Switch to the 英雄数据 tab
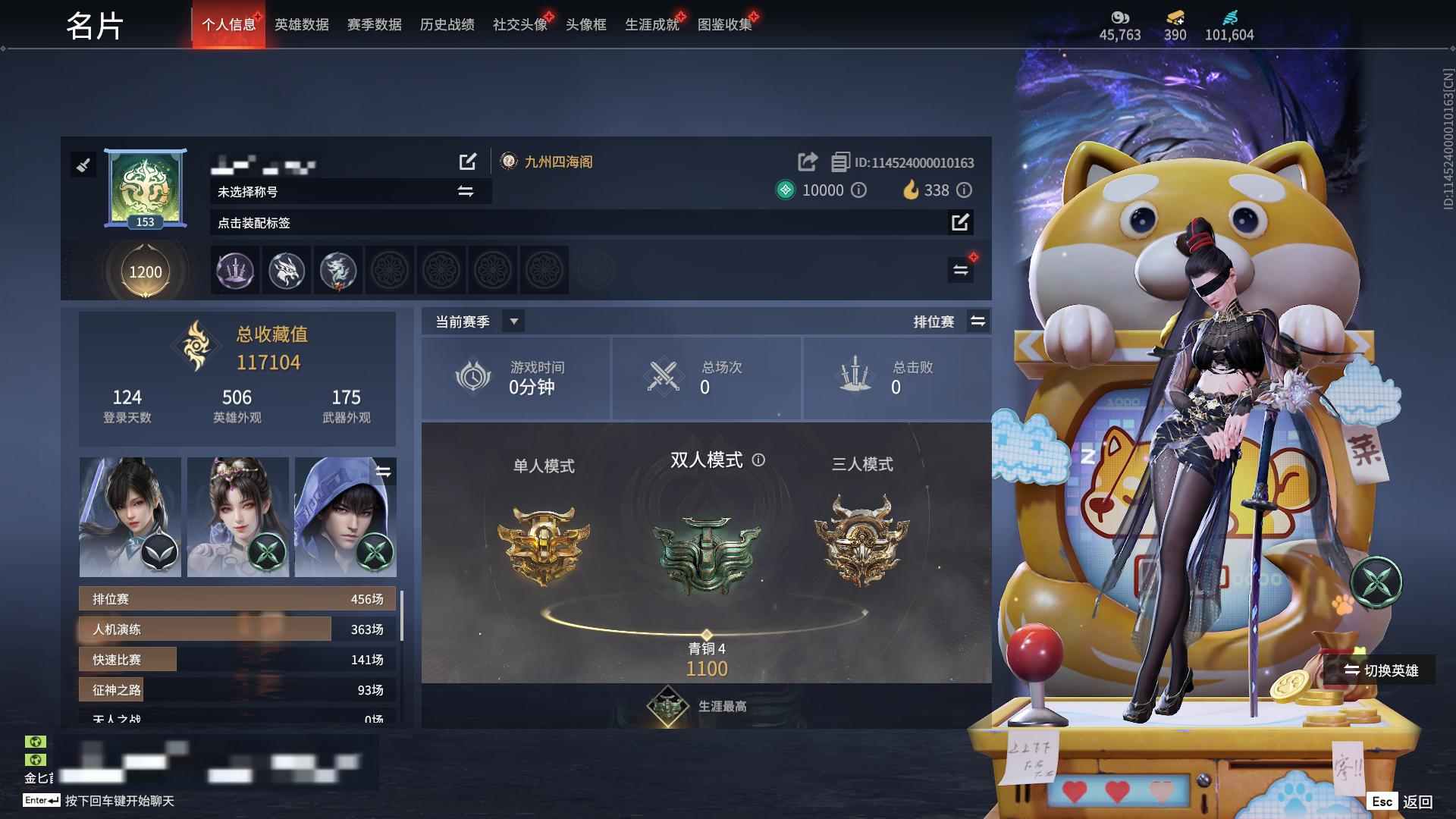Screen dimensions: 1456x819 tap(300, 24)
